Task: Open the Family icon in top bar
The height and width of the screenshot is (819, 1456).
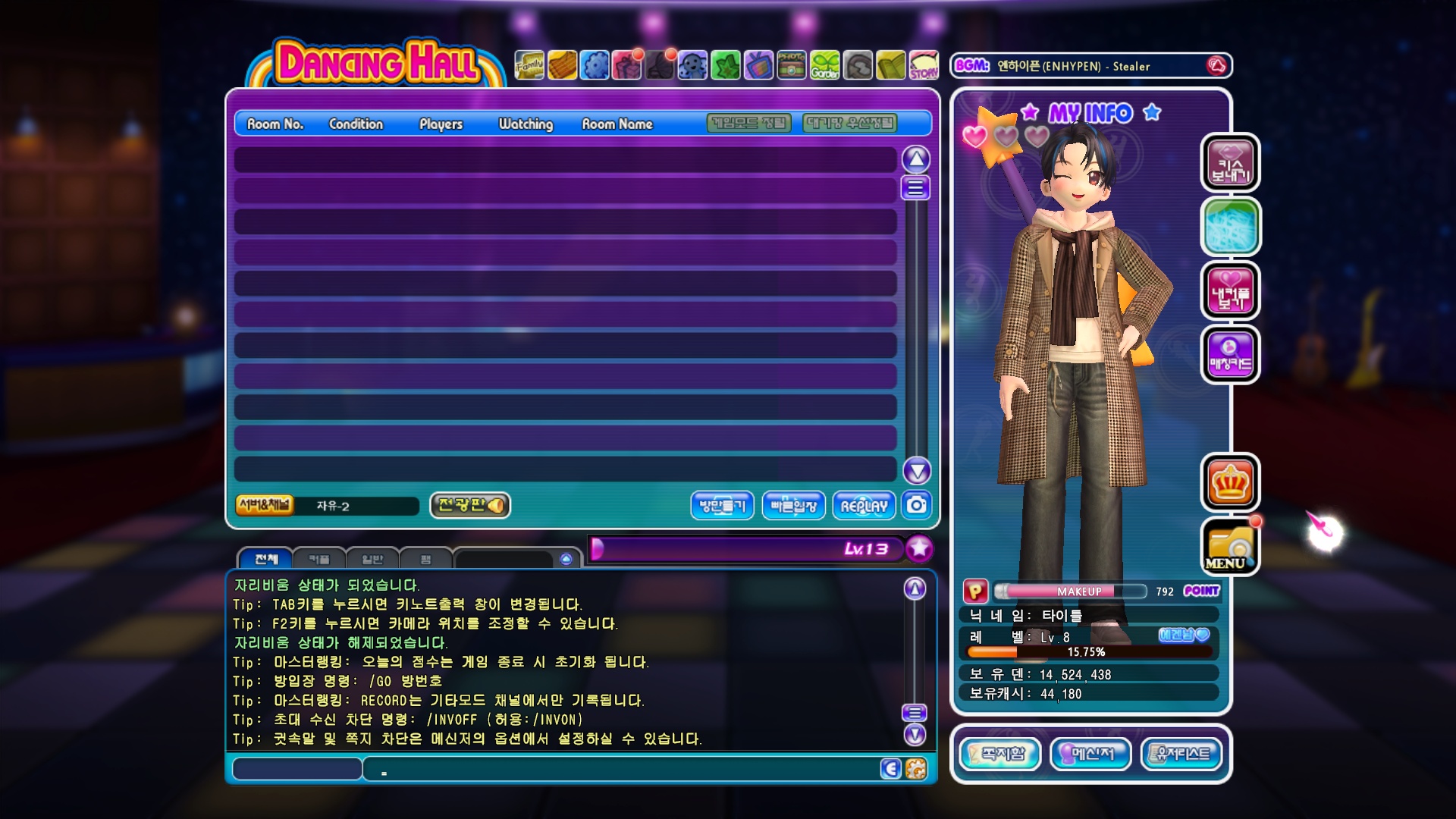Action: tap(529, 66)
